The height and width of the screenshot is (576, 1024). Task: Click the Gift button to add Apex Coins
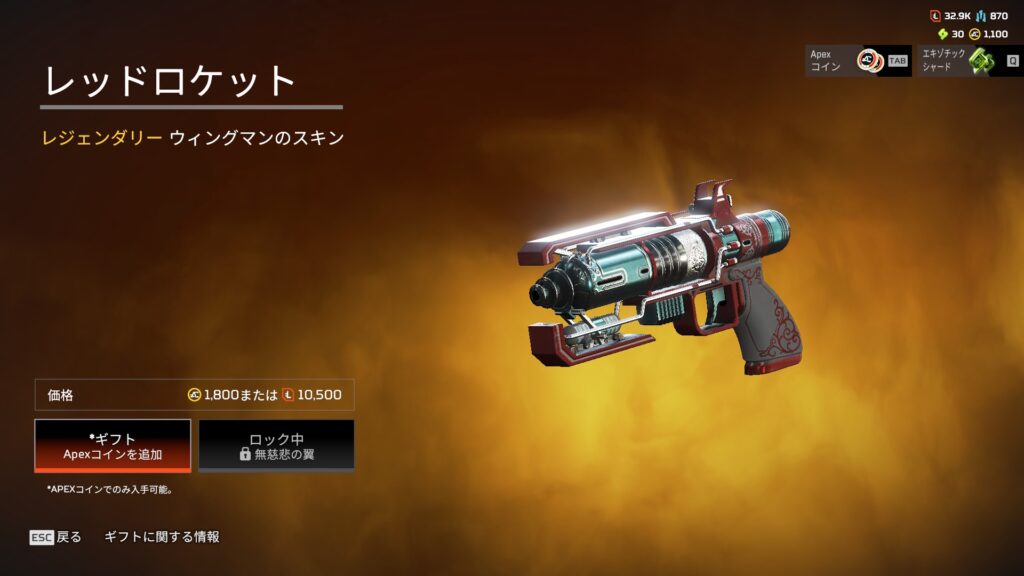112,445
